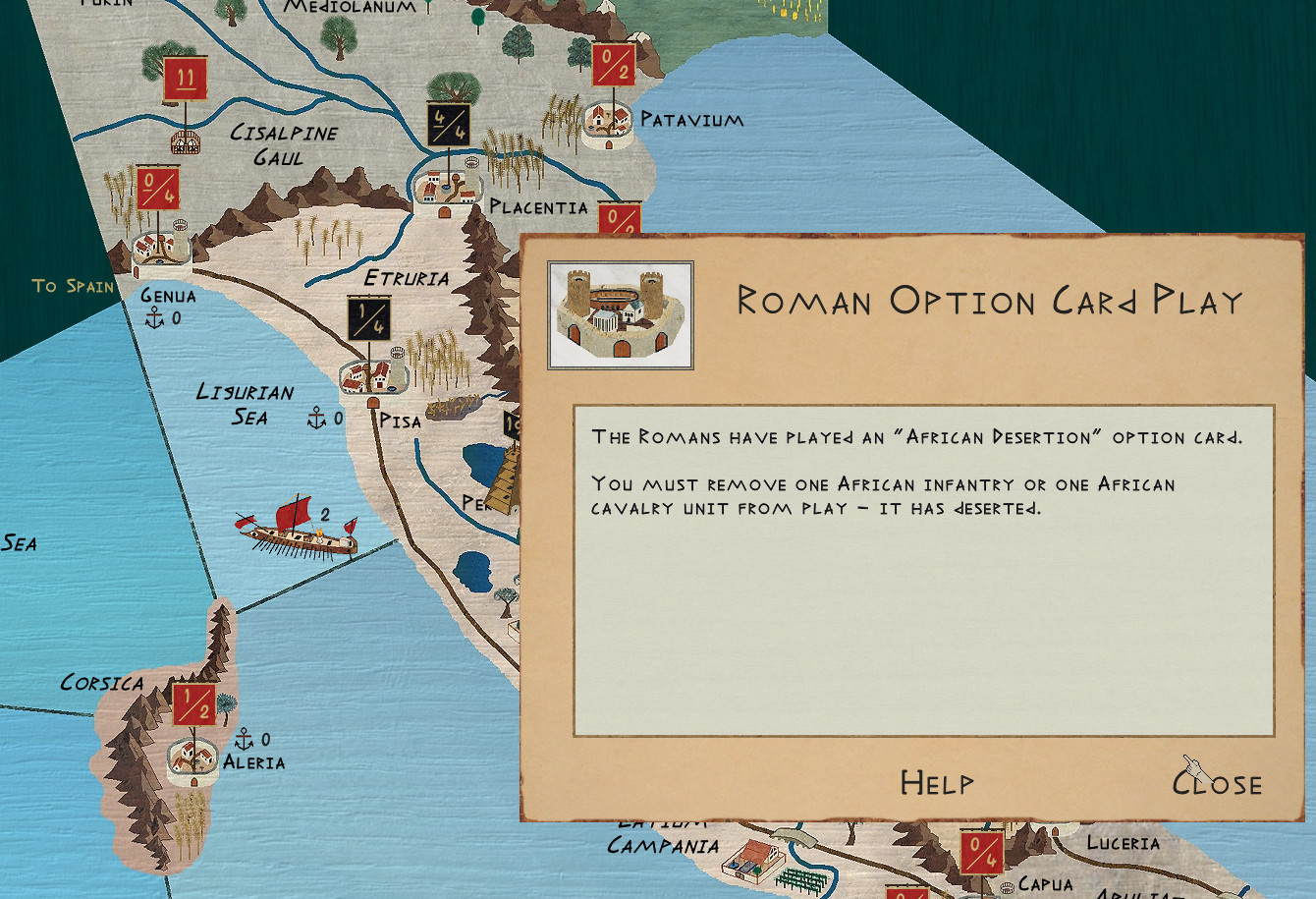Select the Placentia black garrison flag
Screen dimensions: 1316x899
click(x=448, y=126)
